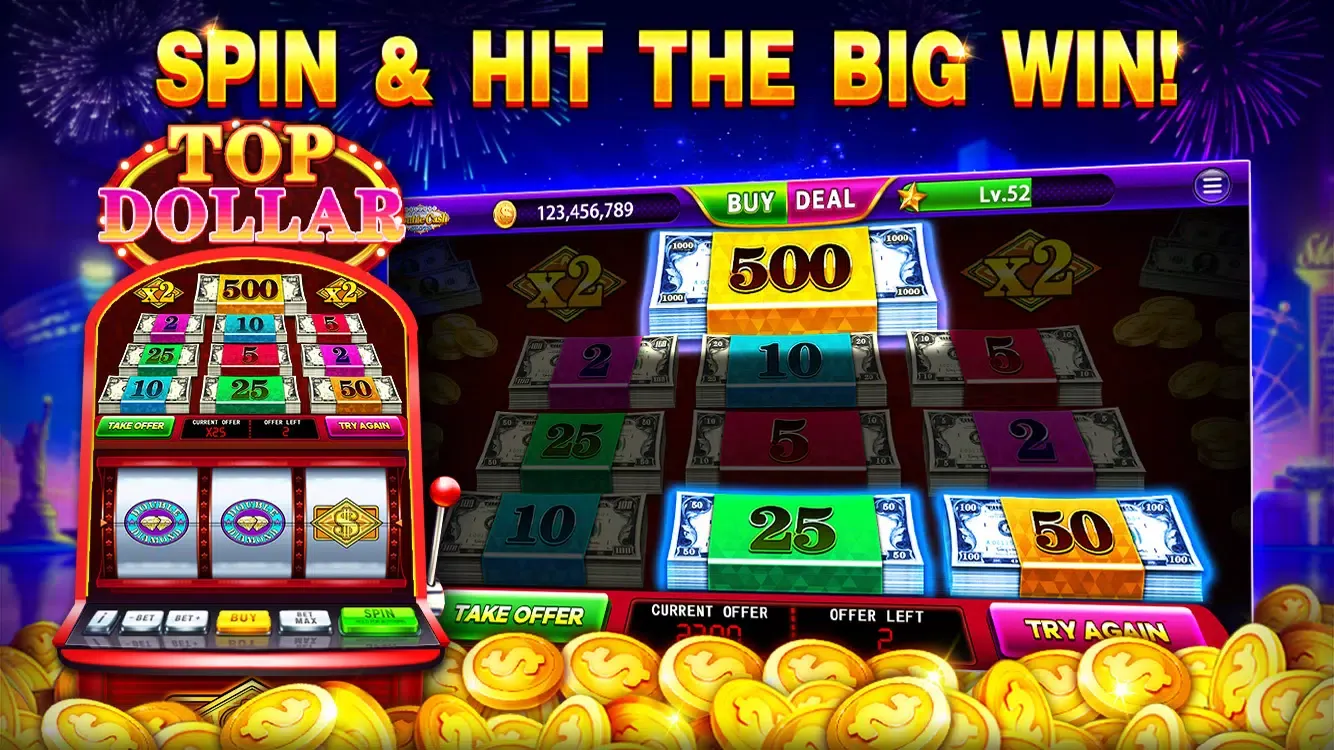Switch to the BUY tab

click(751, 200)
